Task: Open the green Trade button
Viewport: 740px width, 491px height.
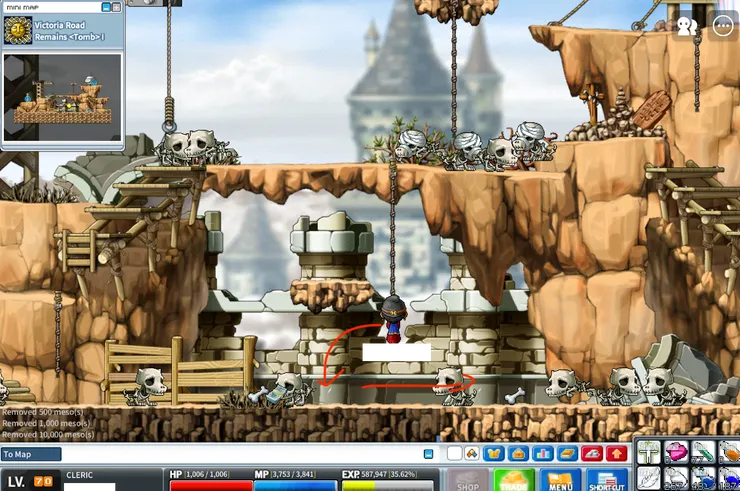Action: (x=514, y=480)
